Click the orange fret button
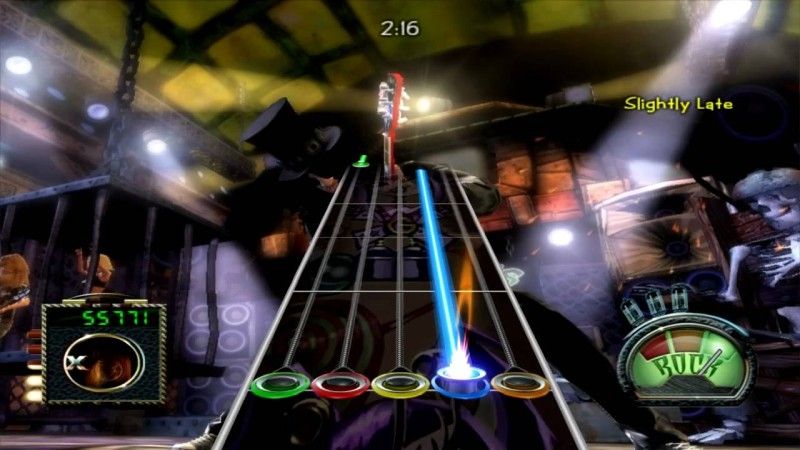The width and height of the screenshot is (800, 450). point(521,383)
